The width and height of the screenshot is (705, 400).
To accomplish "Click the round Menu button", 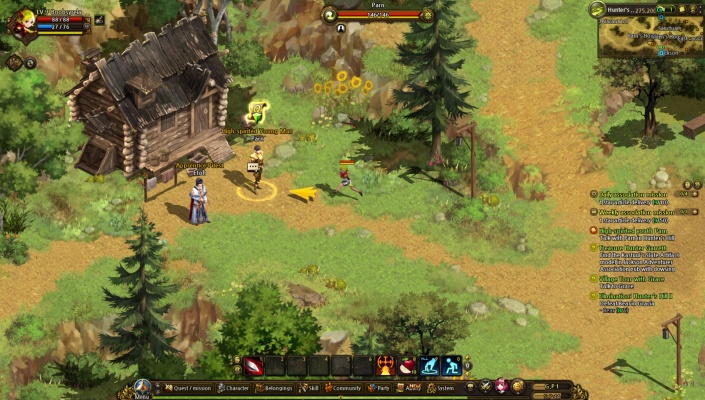I will point(143,387).
